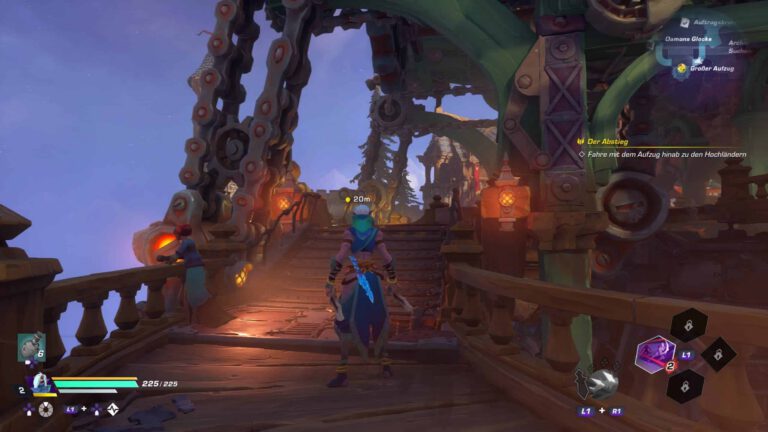Select the consumable item slot showing 6

(31, 347)
